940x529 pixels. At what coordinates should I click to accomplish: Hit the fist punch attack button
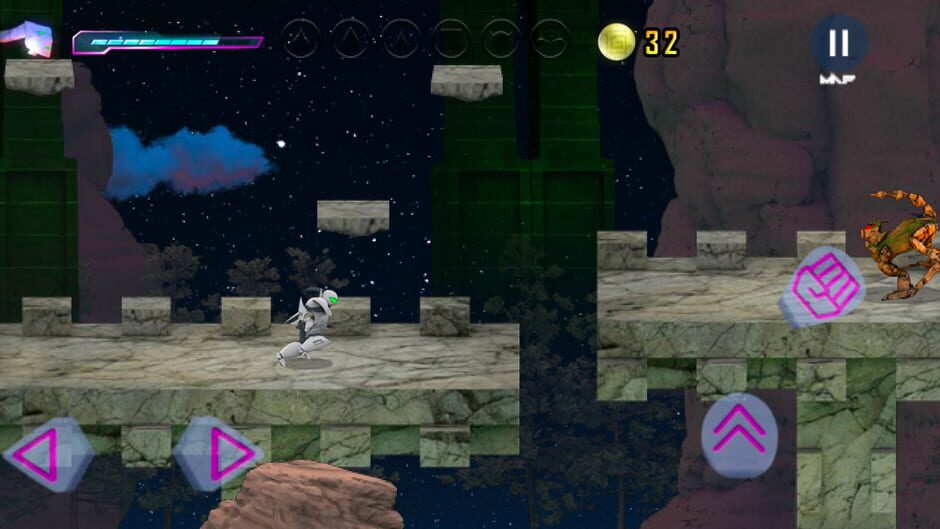point(826,285)
